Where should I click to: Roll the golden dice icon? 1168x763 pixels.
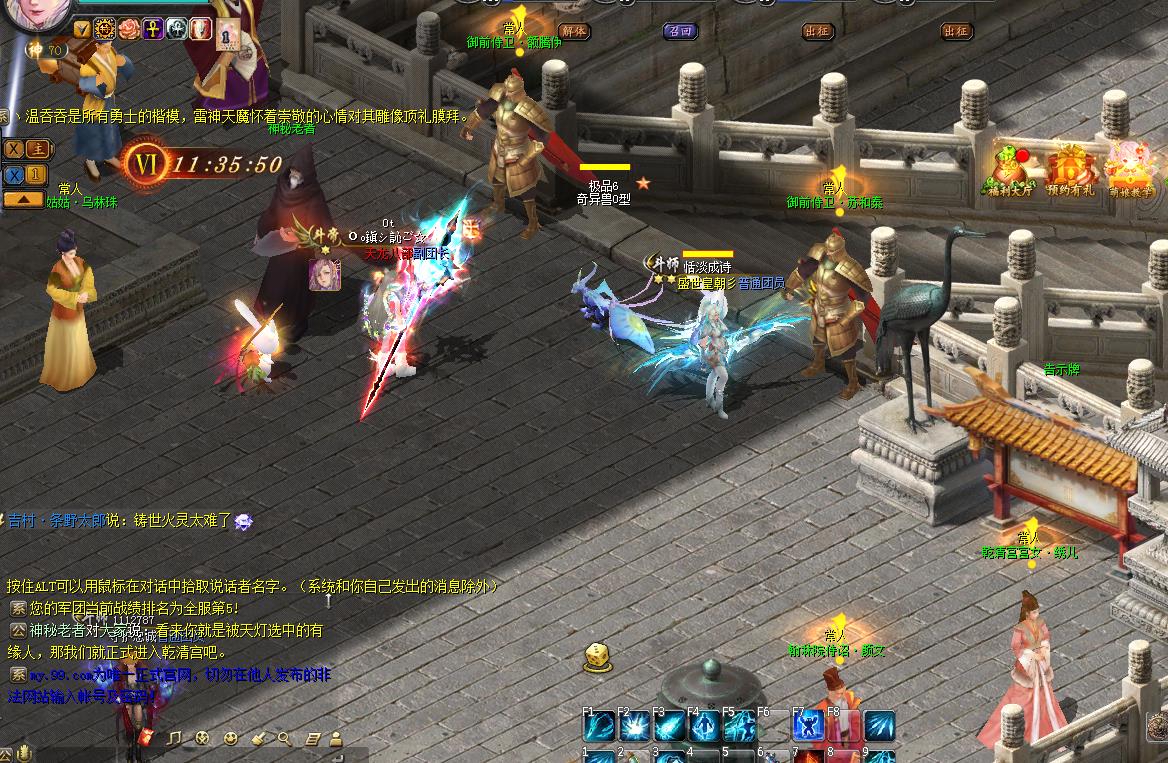(x=598, y=656)
